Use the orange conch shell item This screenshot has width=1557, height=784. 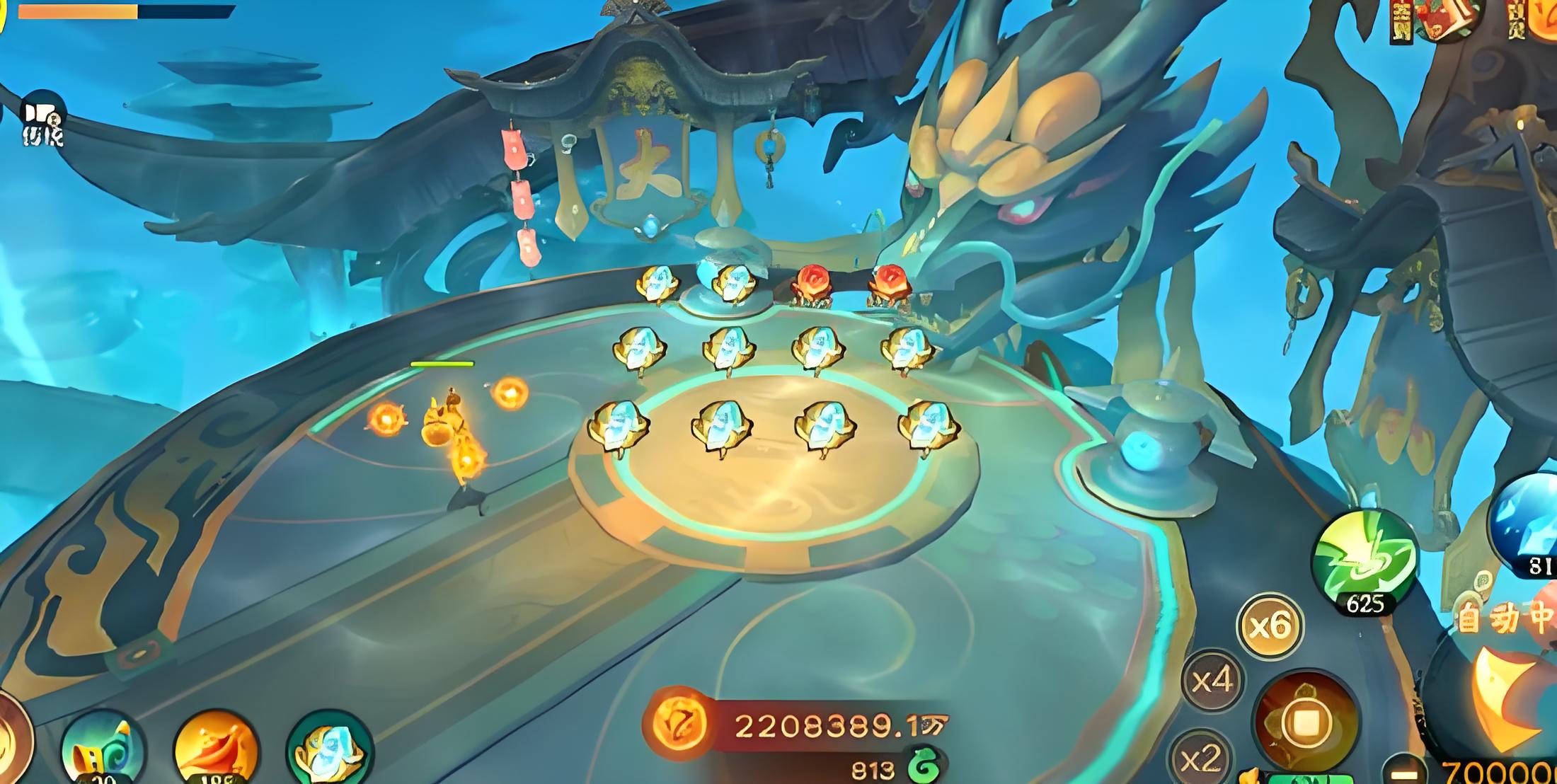coord(216,751)
